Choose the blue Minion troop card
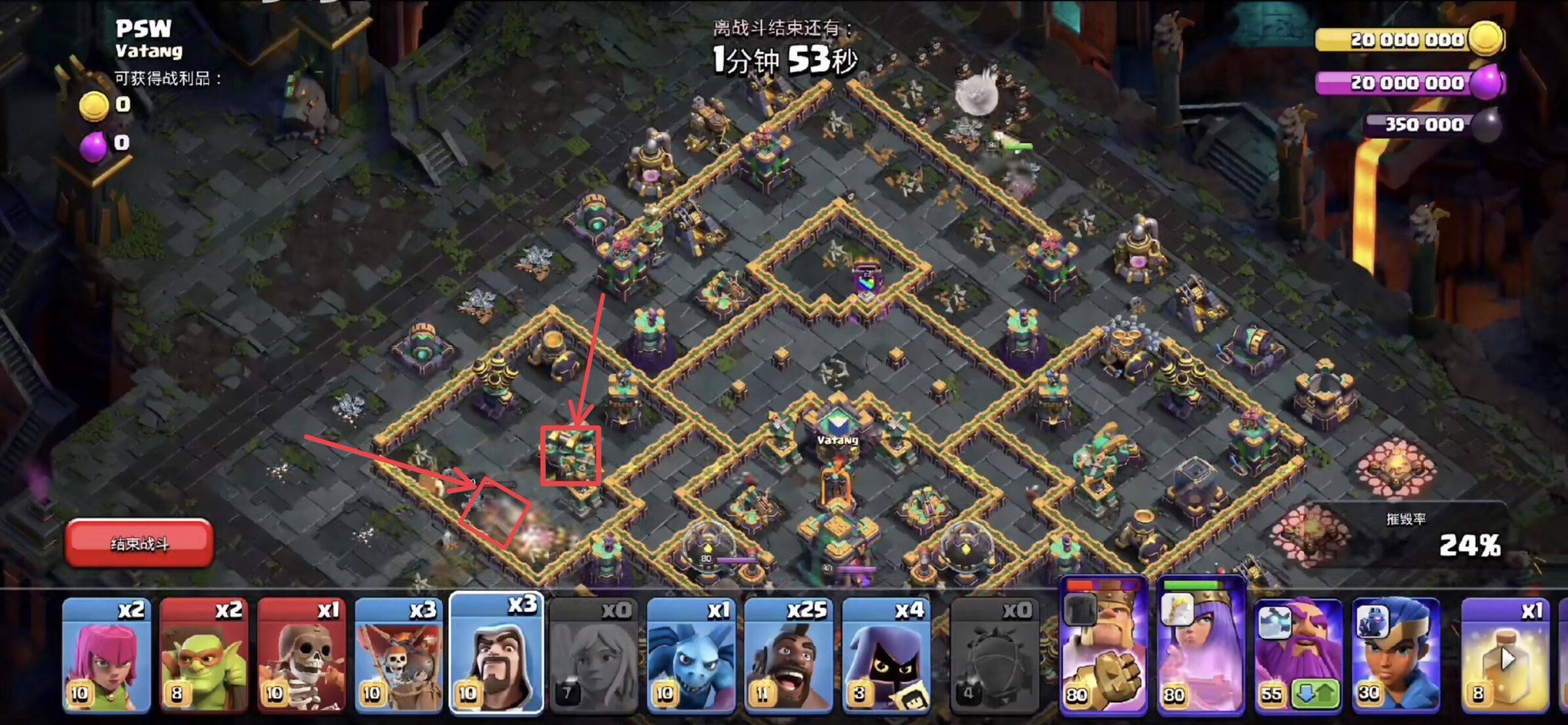 click(x=691, y=655)
